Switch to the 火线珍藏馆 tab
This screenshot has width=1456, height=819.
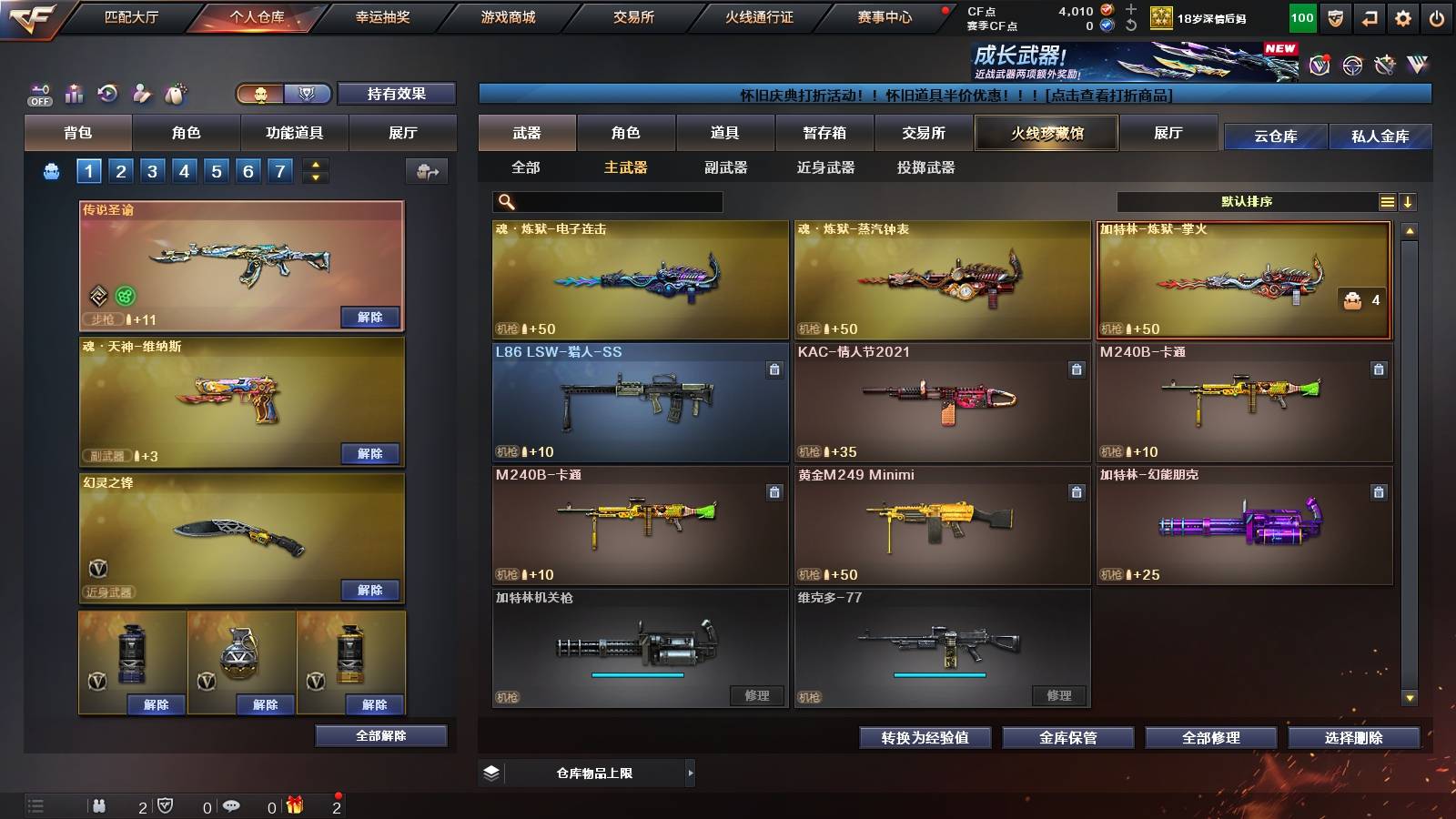click(1046, 133)
